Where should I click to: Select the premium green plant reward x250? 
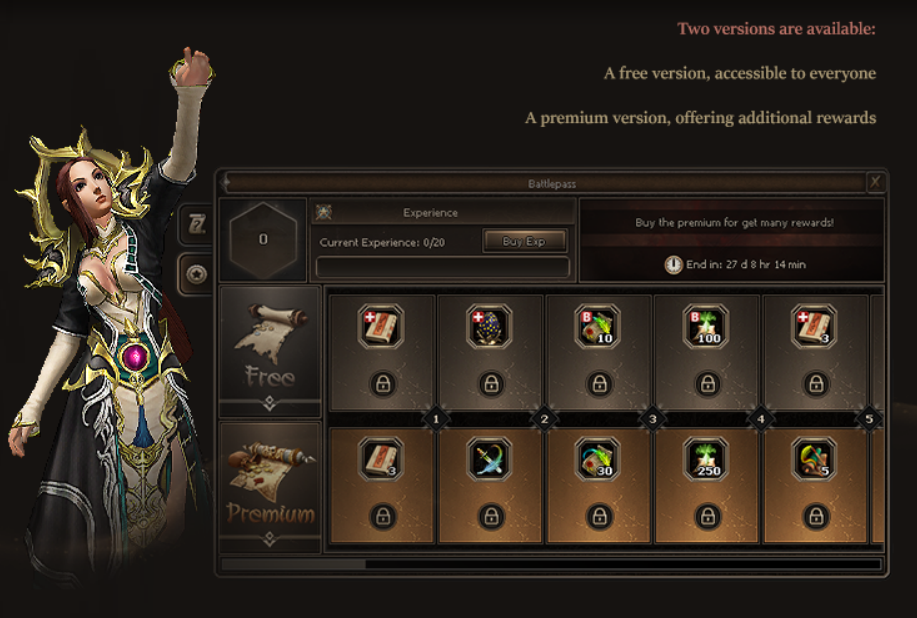pyautogui.click(x=707, y=459)
